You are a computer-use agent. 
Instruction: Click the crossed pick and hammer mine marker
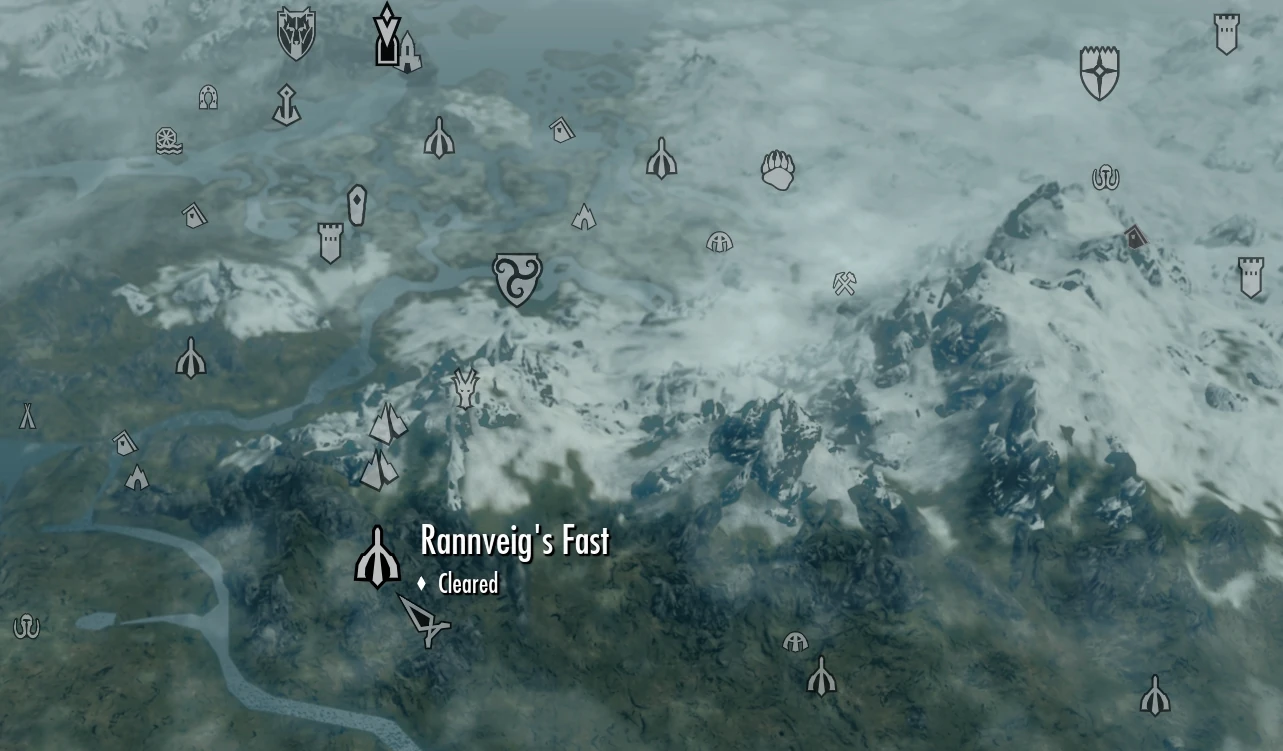coord(843,285)
